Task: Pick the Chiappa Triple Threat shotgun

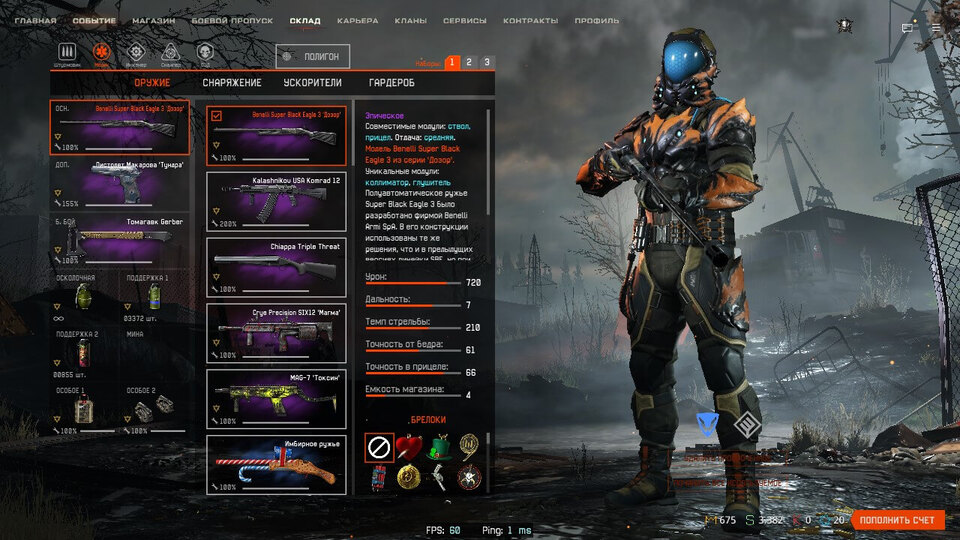Action: click(276, 267)
